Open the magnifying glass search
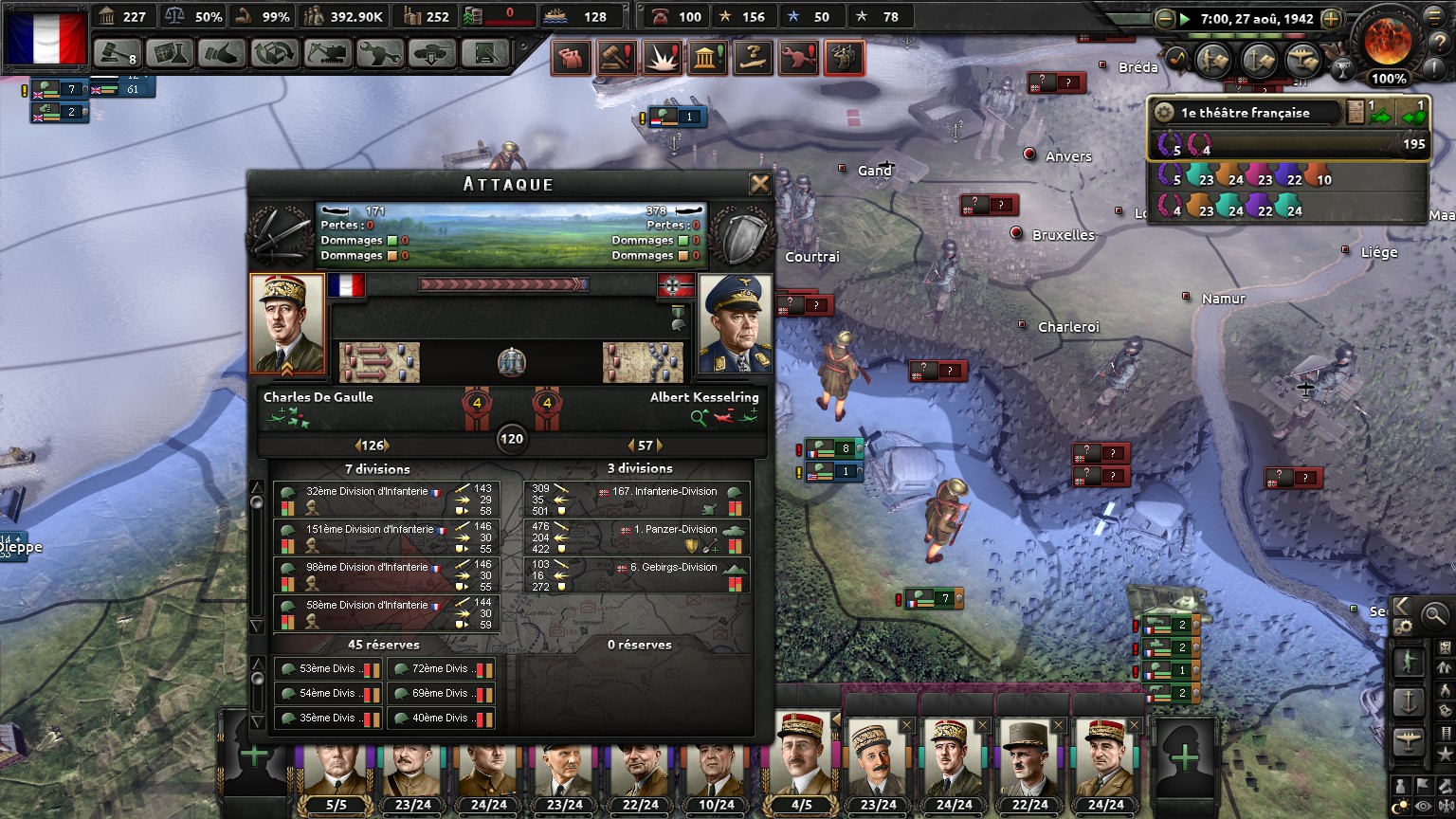Image resolution: width=1456 pixels, height=819 pixels. 1435,615
